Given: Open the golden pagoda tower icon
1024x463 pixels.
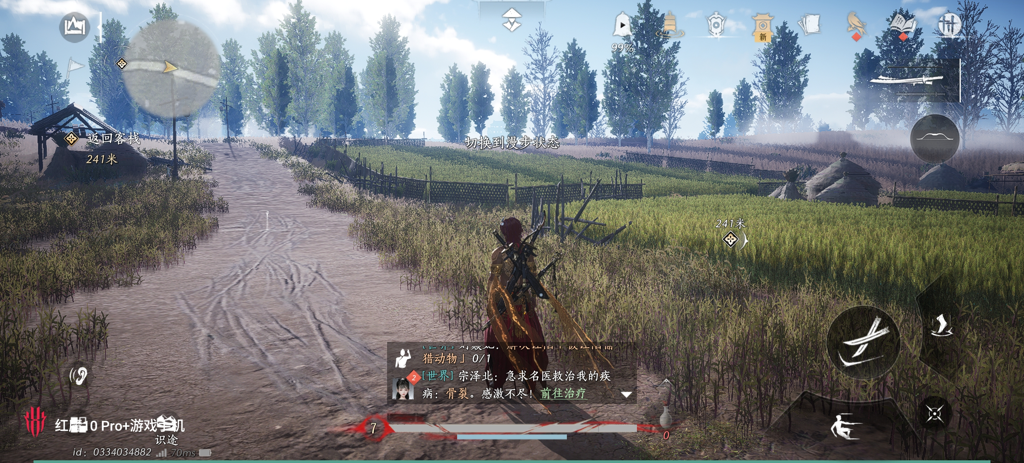Looking at the screenshot, I should 671,25.
